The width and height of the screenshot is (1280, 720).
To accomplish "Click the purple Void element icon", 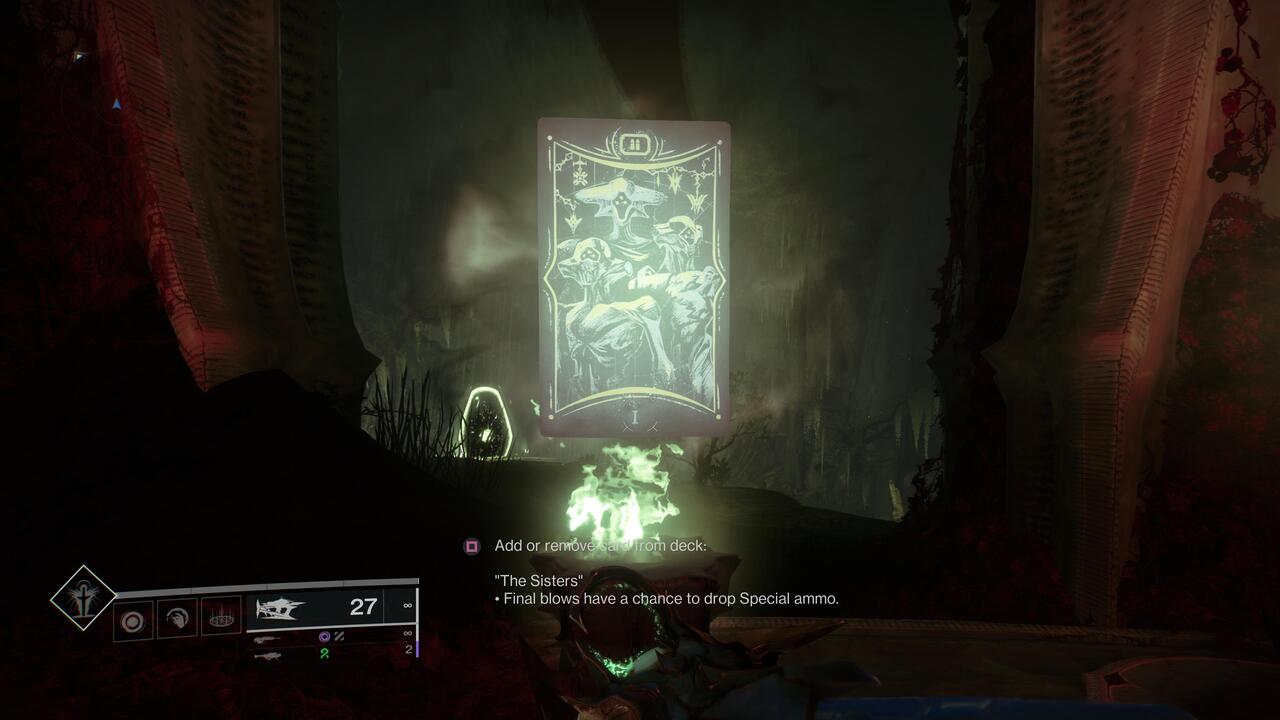I will point(324,637).
